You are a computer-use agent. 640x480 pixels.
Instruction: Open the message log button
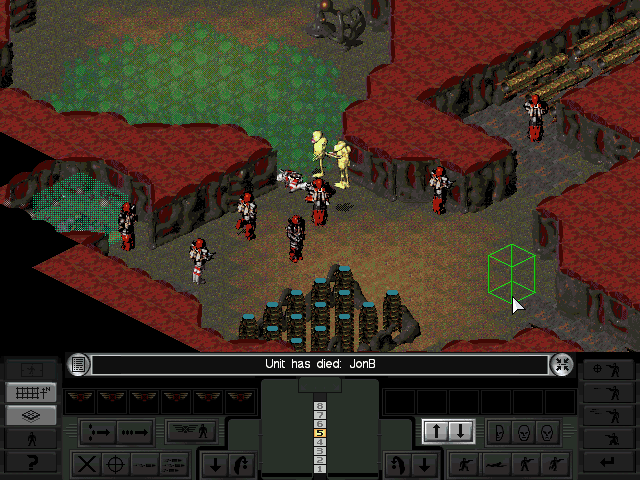tap(80, 365)
